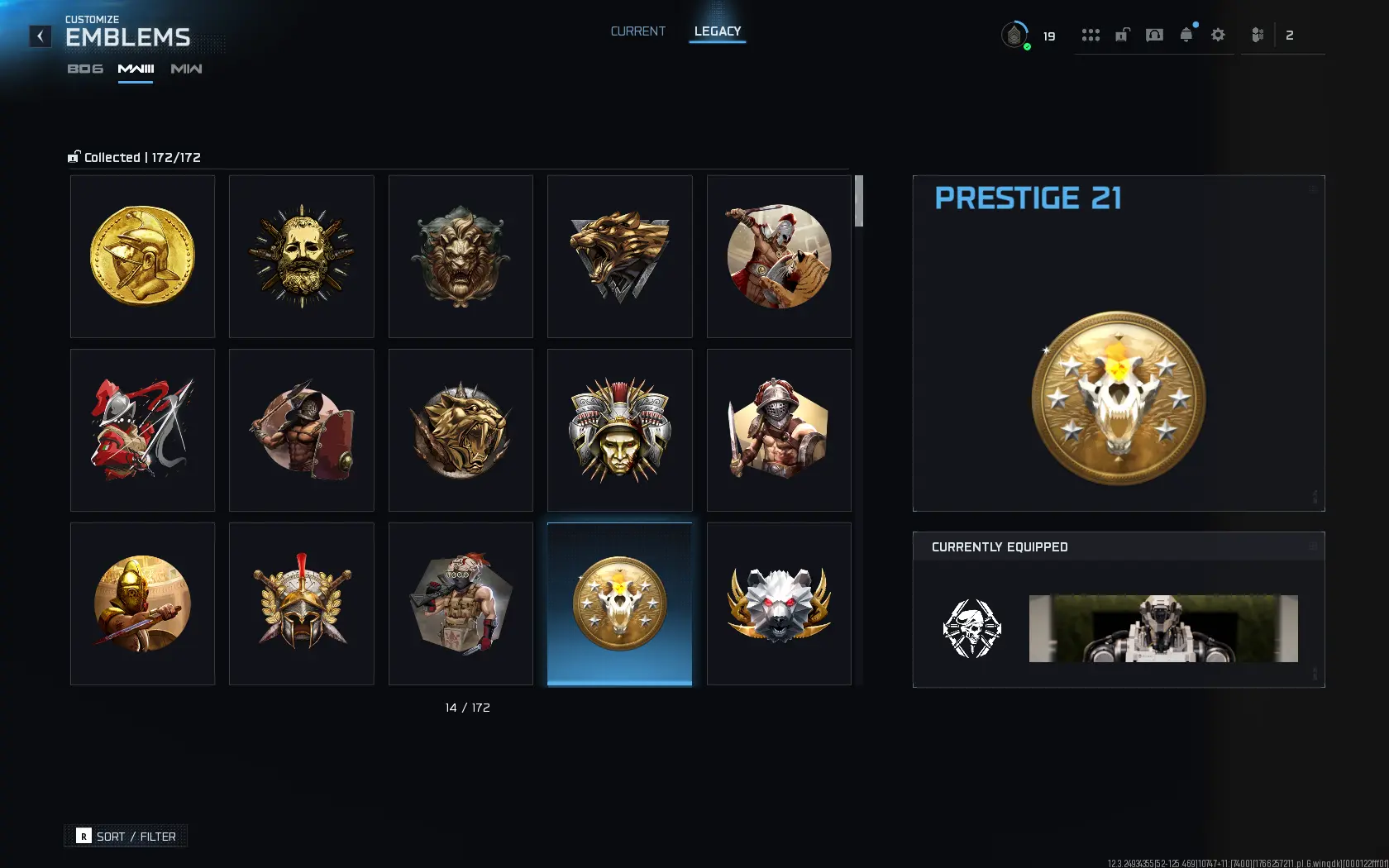Viewport: 1389px width, 868px height.
Task: Equip the golden gladiator helmet coin emblem
Action: click(x=142, y=256)
